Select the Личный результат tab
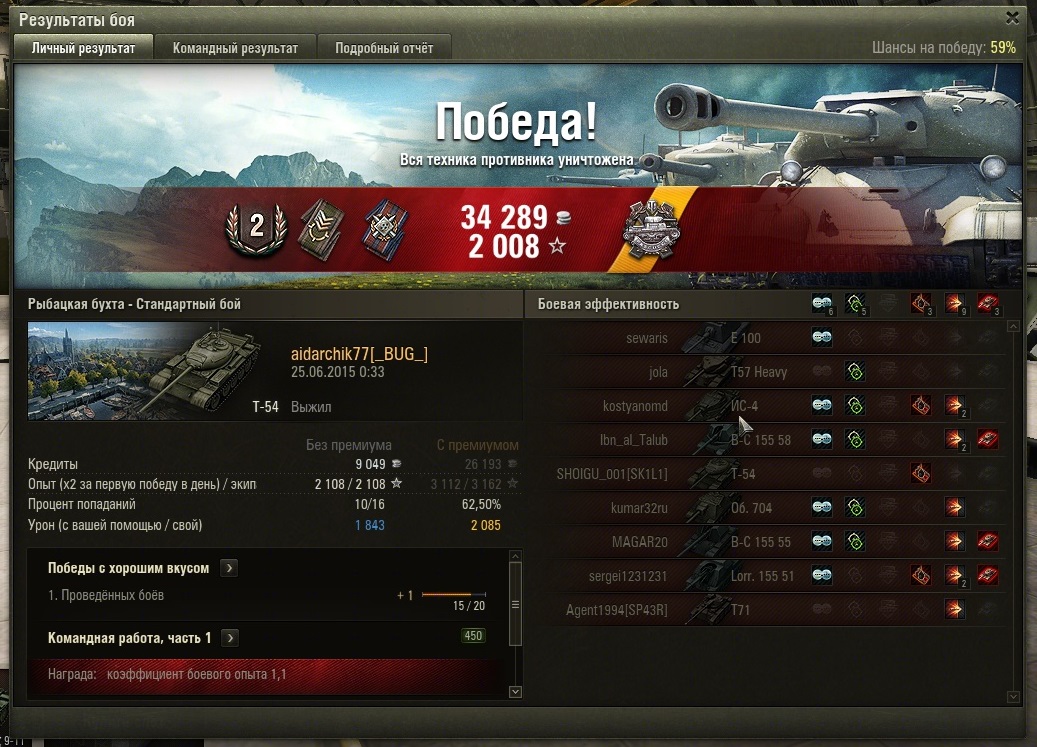The width and height of the screenshot is (1037, 747). pyautogui.click(x=83, y=48)
